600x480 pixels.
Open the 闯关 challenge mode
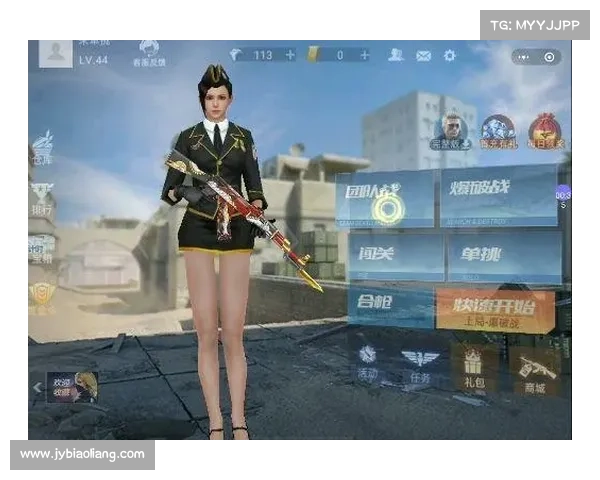coord(395,256)
